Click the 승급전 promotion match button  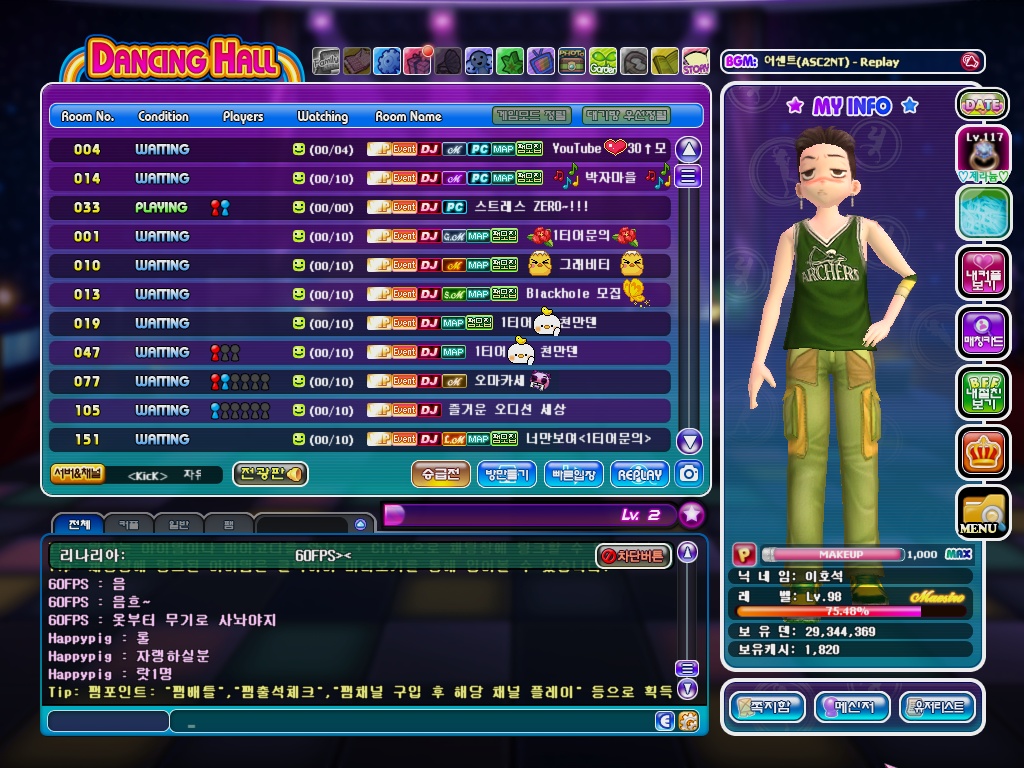tap(440, 474)
